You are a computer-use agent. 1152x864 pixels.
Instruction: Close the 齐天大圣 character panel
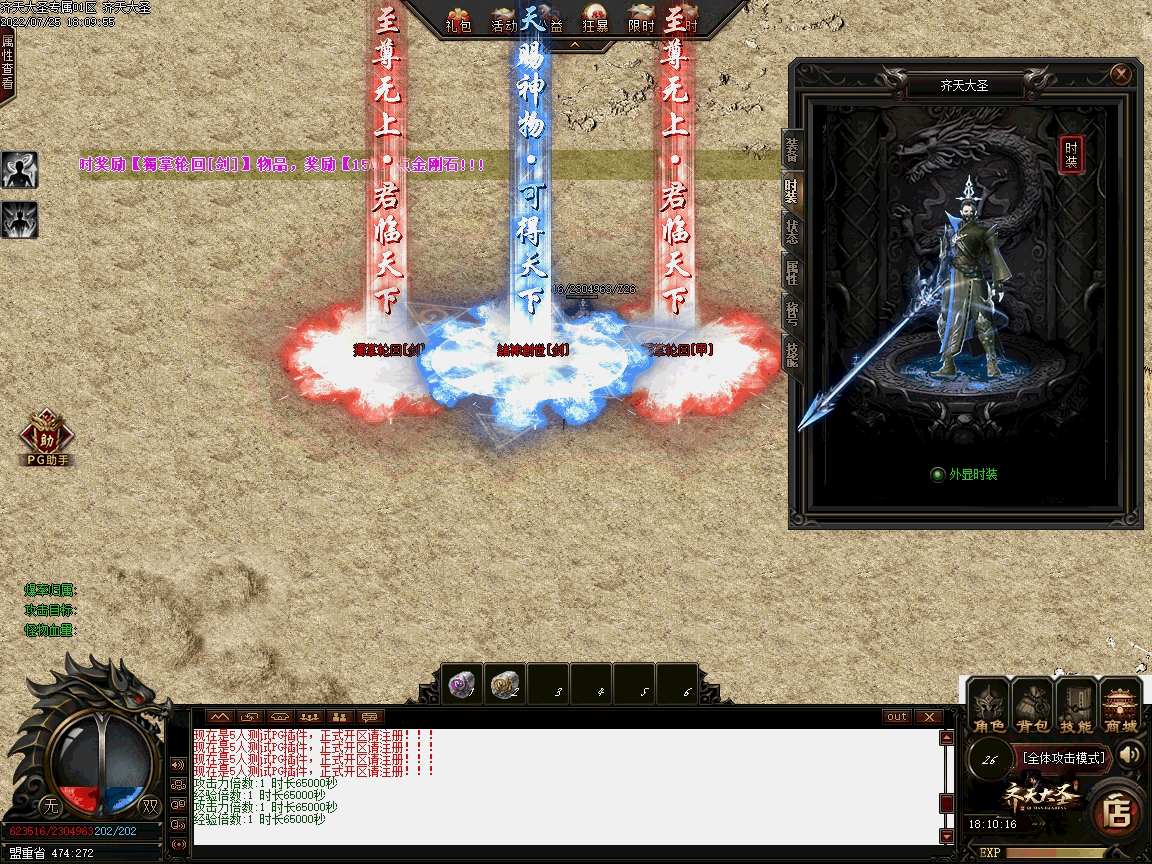pos(1121,74)
